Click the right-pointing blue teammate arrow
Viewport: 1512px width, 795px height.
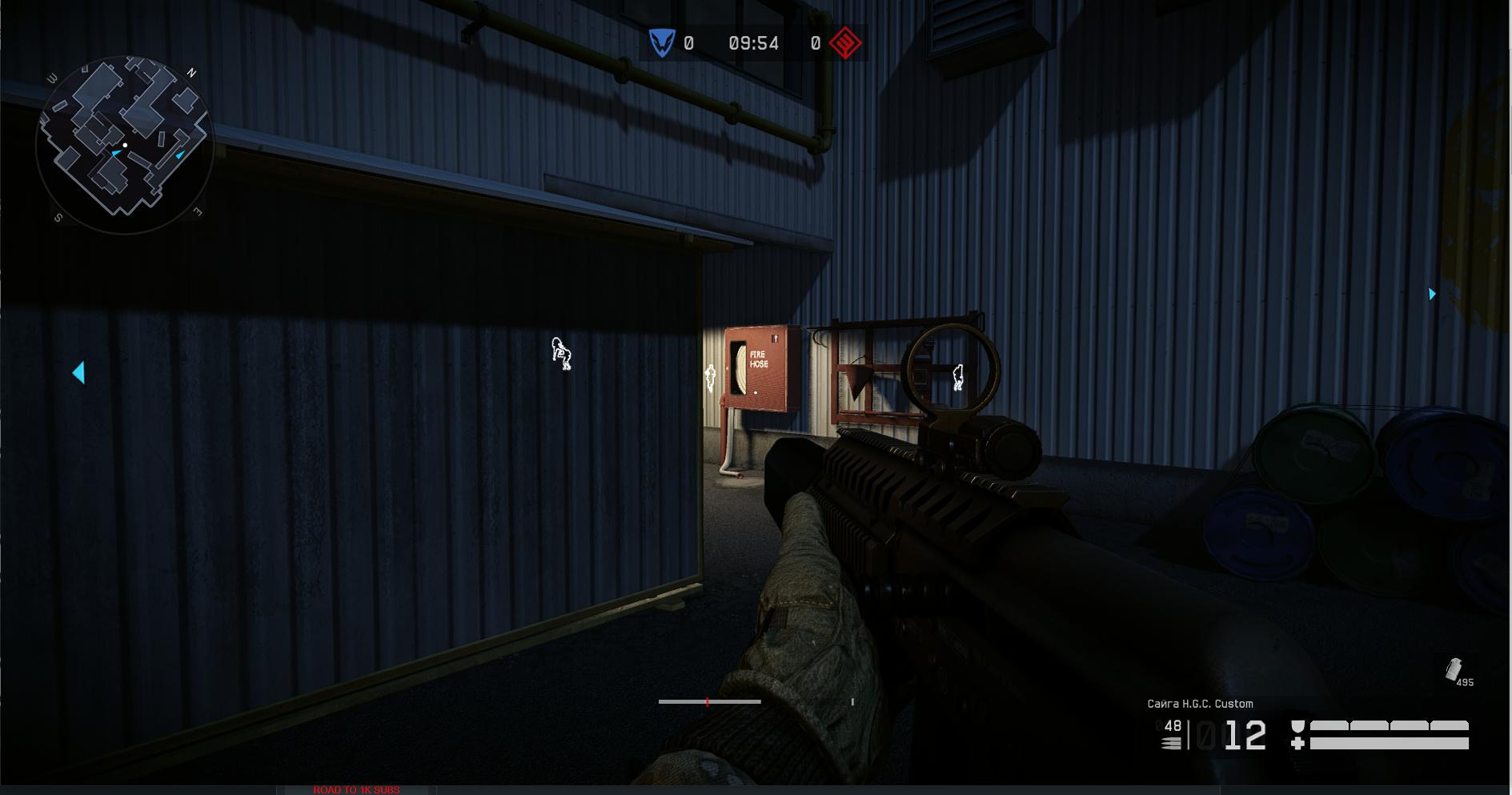[1432, 294]
